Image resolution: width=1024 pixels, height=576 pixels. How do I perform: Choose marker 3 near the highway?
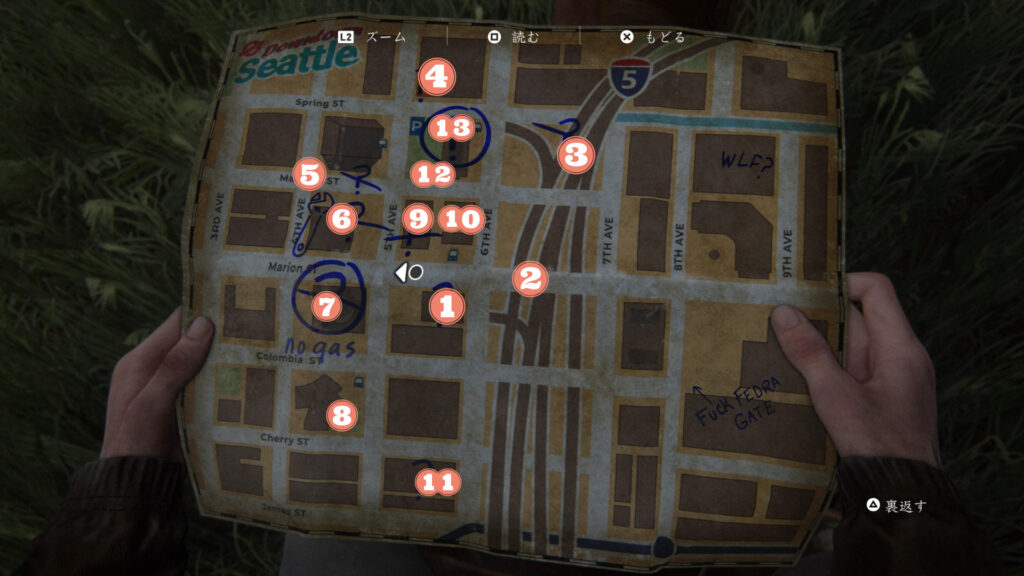tap(576, 155)
